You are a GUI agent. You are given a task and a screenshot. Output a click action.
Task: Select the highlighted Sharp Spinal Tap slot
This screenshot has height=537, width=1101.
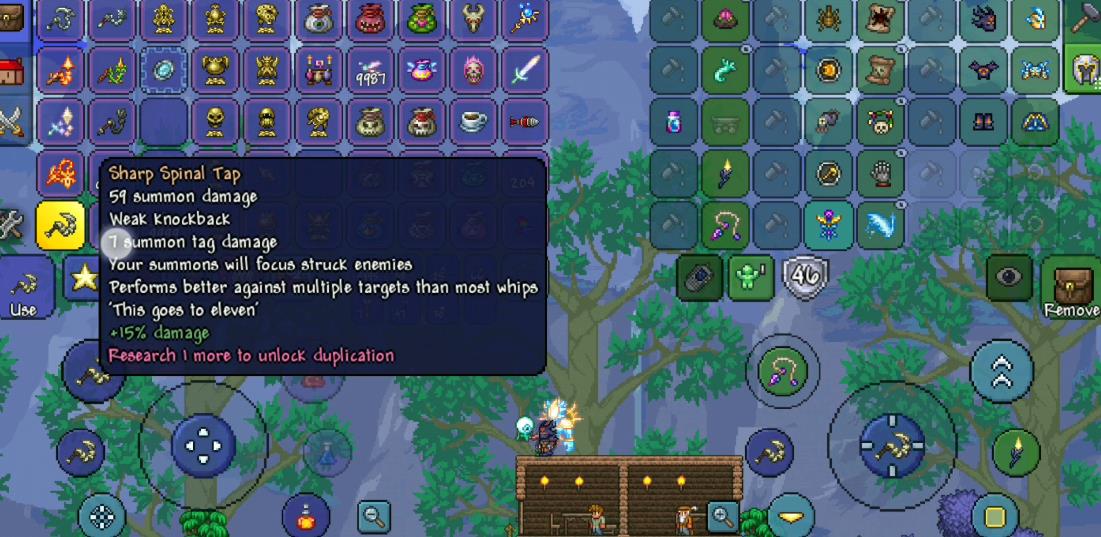(x=60, y=225)
